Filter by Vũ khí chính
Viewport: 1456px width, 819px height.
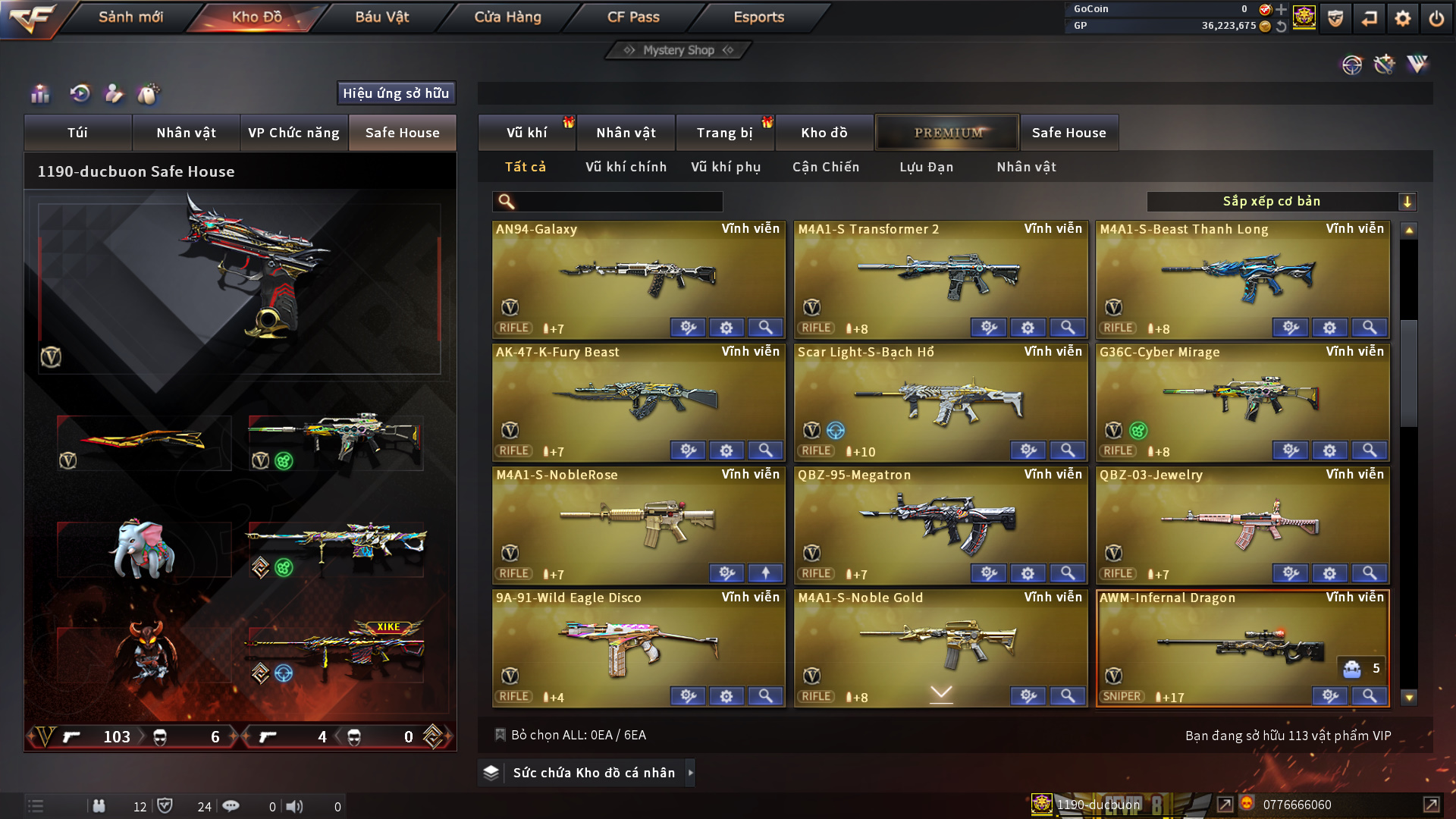tap(626, 167)
